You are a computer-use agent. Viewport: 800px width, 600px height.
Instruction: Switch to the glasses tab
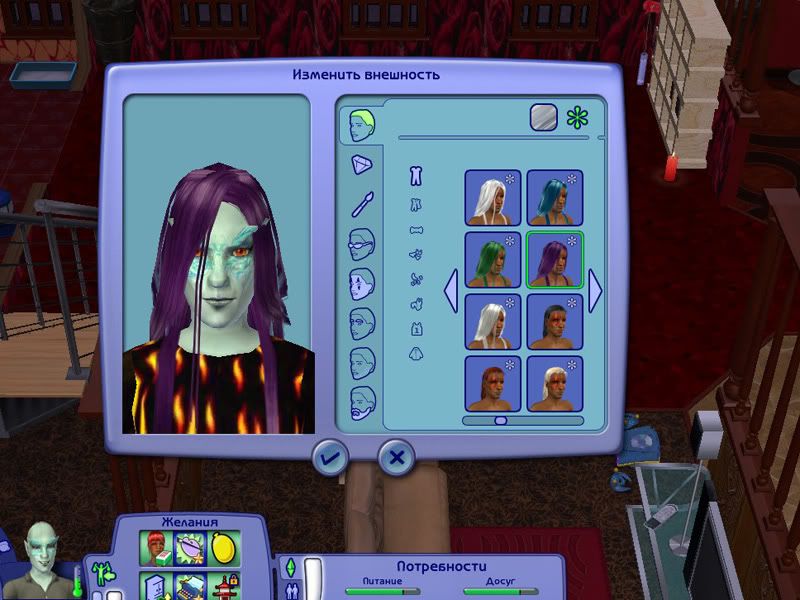(x=362, y=244)
